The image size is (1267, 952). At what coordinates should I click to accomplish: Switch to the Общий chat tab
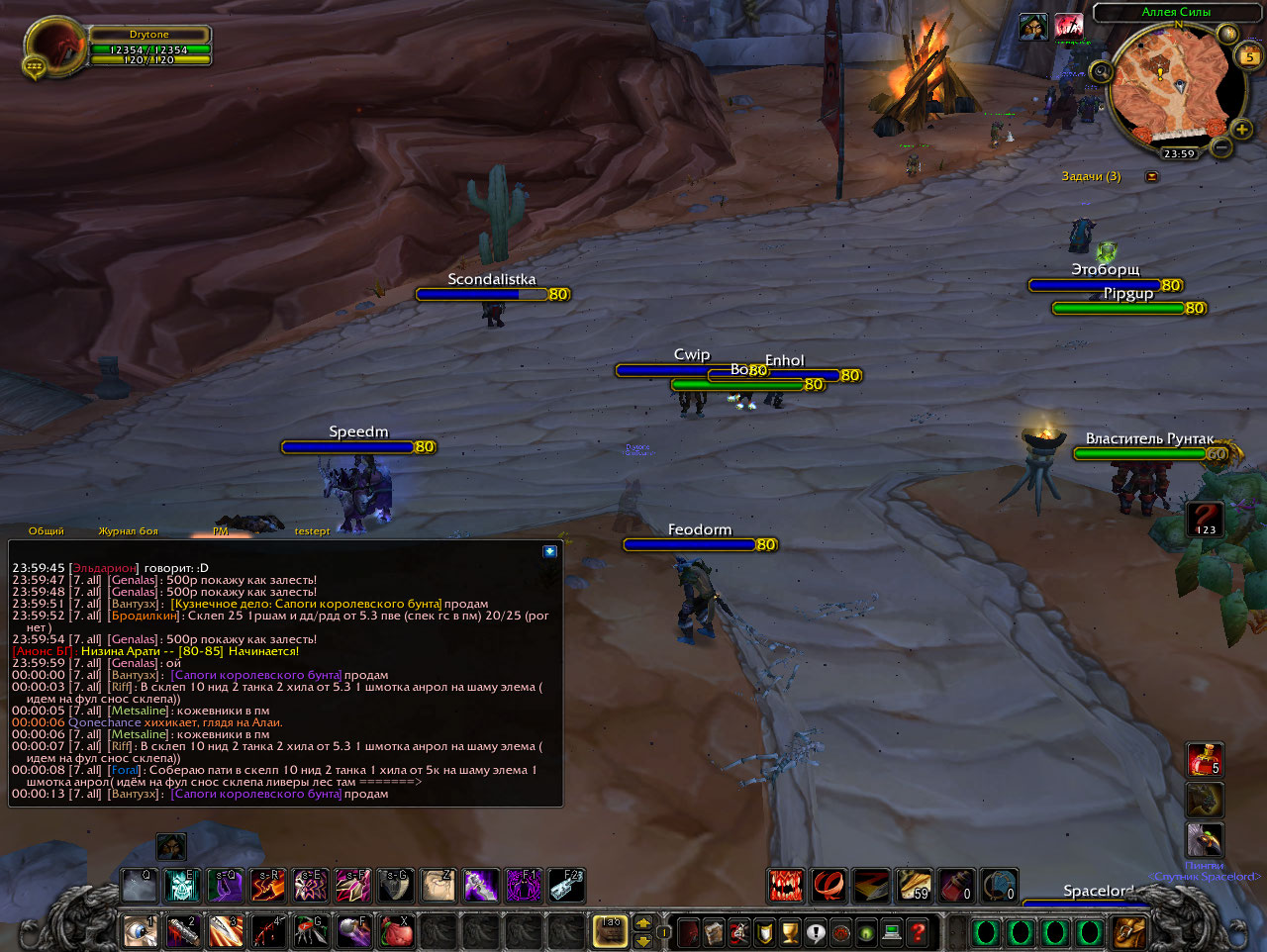point(47,531)
